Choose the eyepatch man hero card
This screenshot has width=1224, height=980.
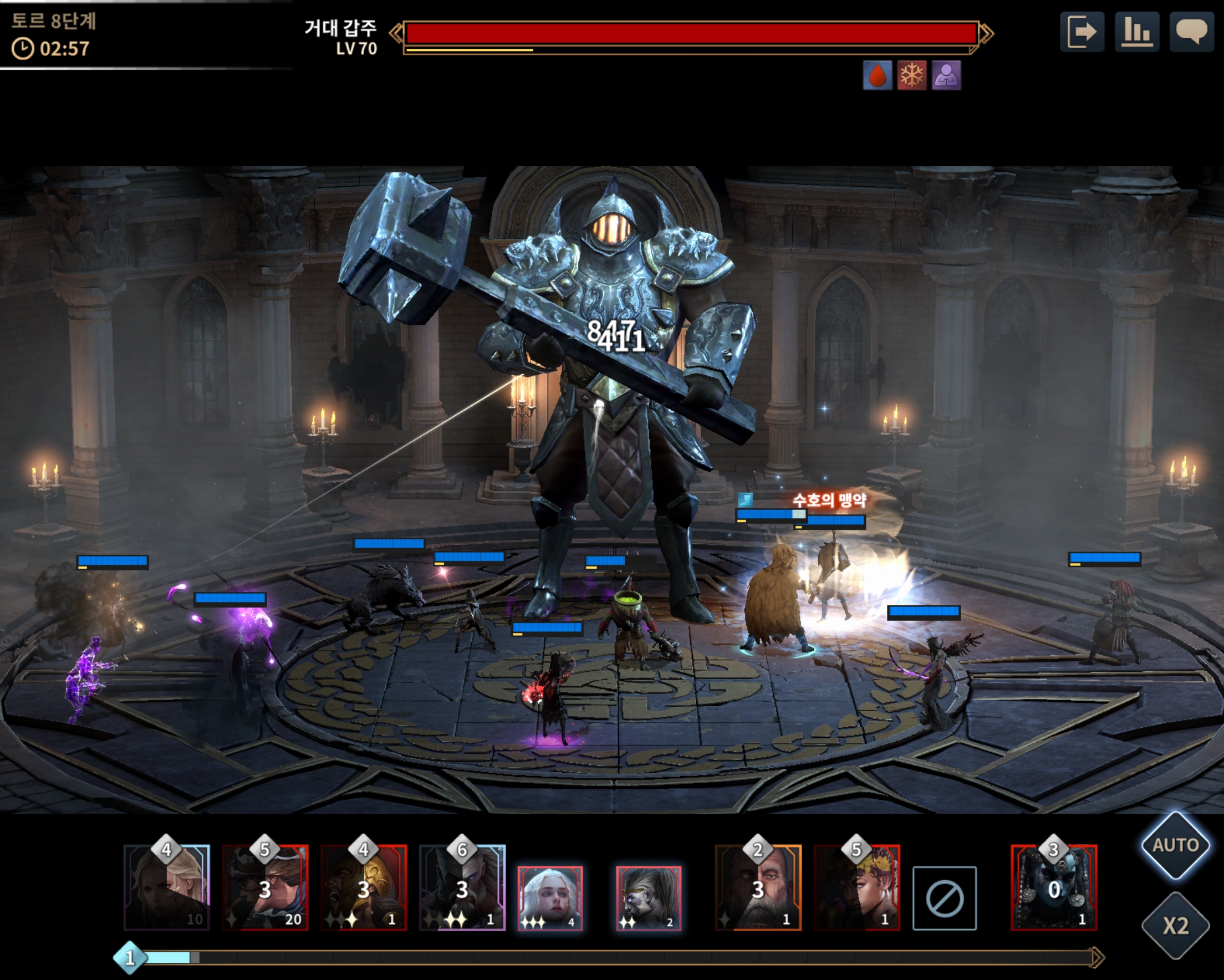pyautogui.click(x=265, y=887)
